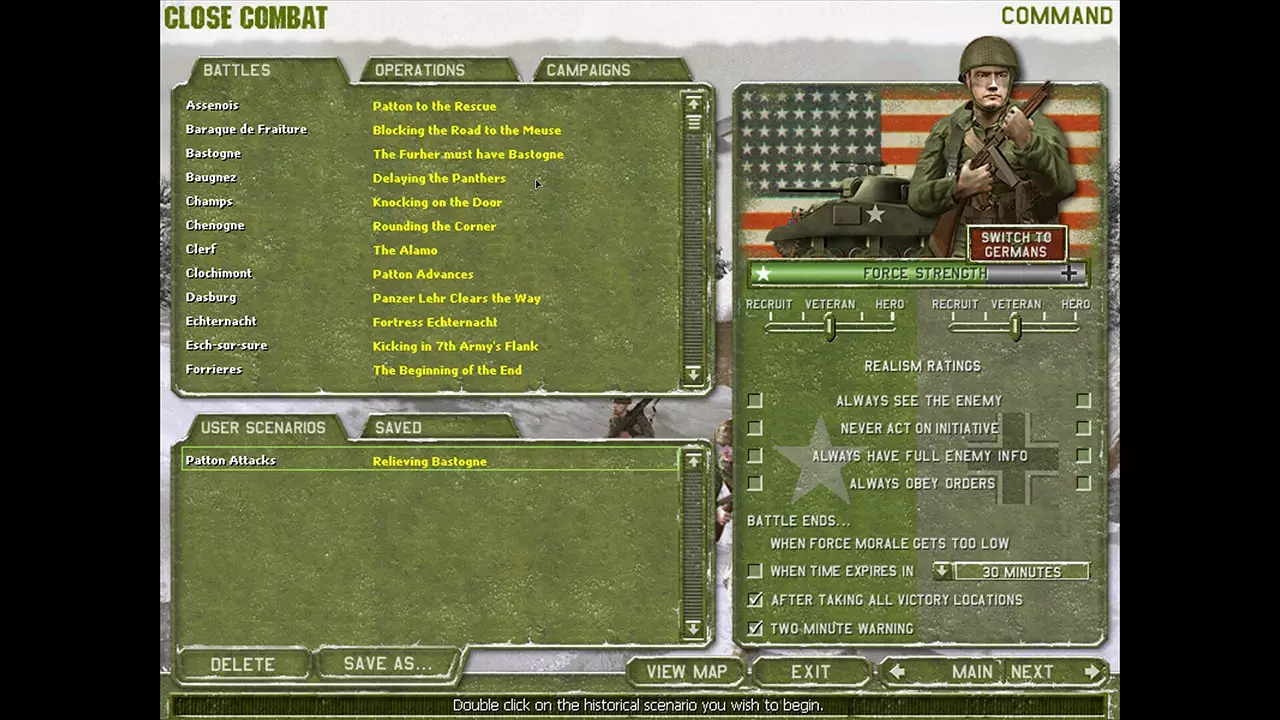Click Save As for the user scenario
1280x720 pixels.
[x=387, y=664]
